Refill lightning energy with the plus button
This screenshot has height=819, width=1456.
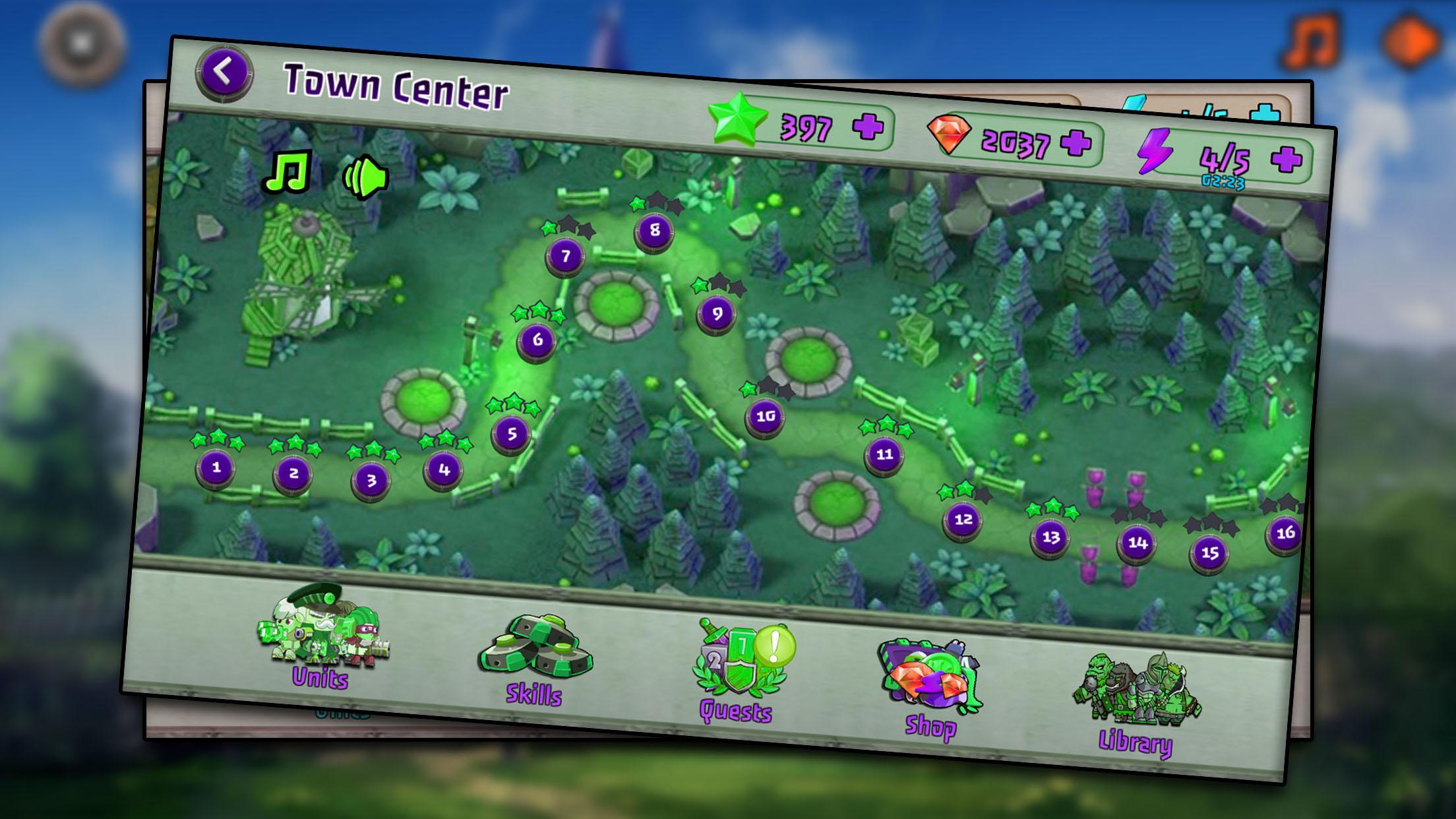pyautogui.click(x=1286, y=159)
